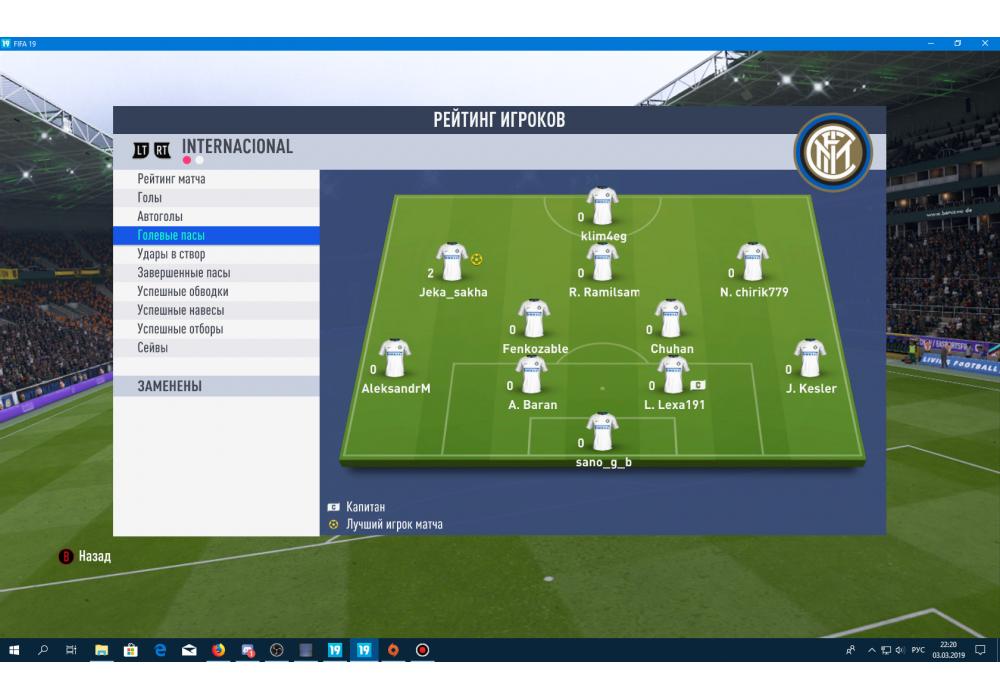Choose captain L. Lexa191 on the pitch
This screenshot has height=700, width=1000.
coord(674,377)
